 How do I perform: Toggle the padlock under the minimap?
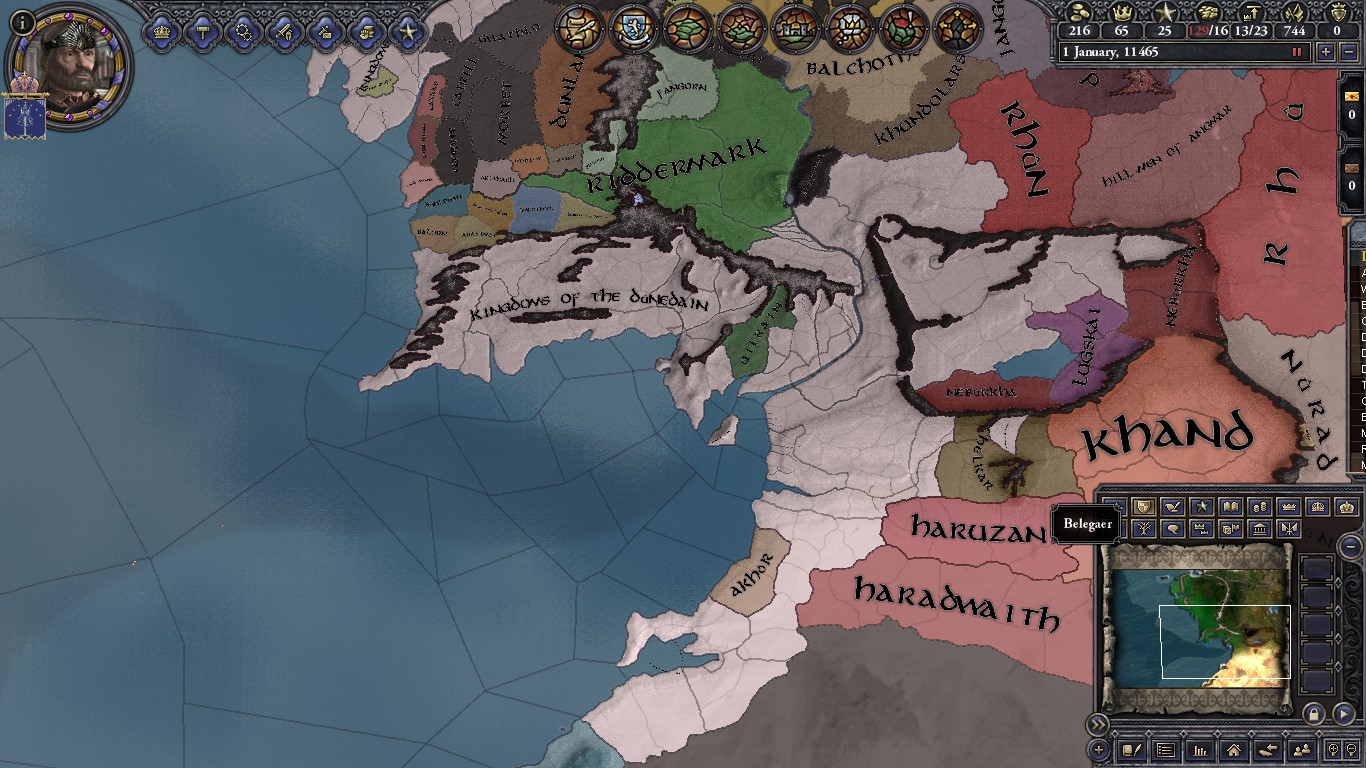click(1314, 713)
